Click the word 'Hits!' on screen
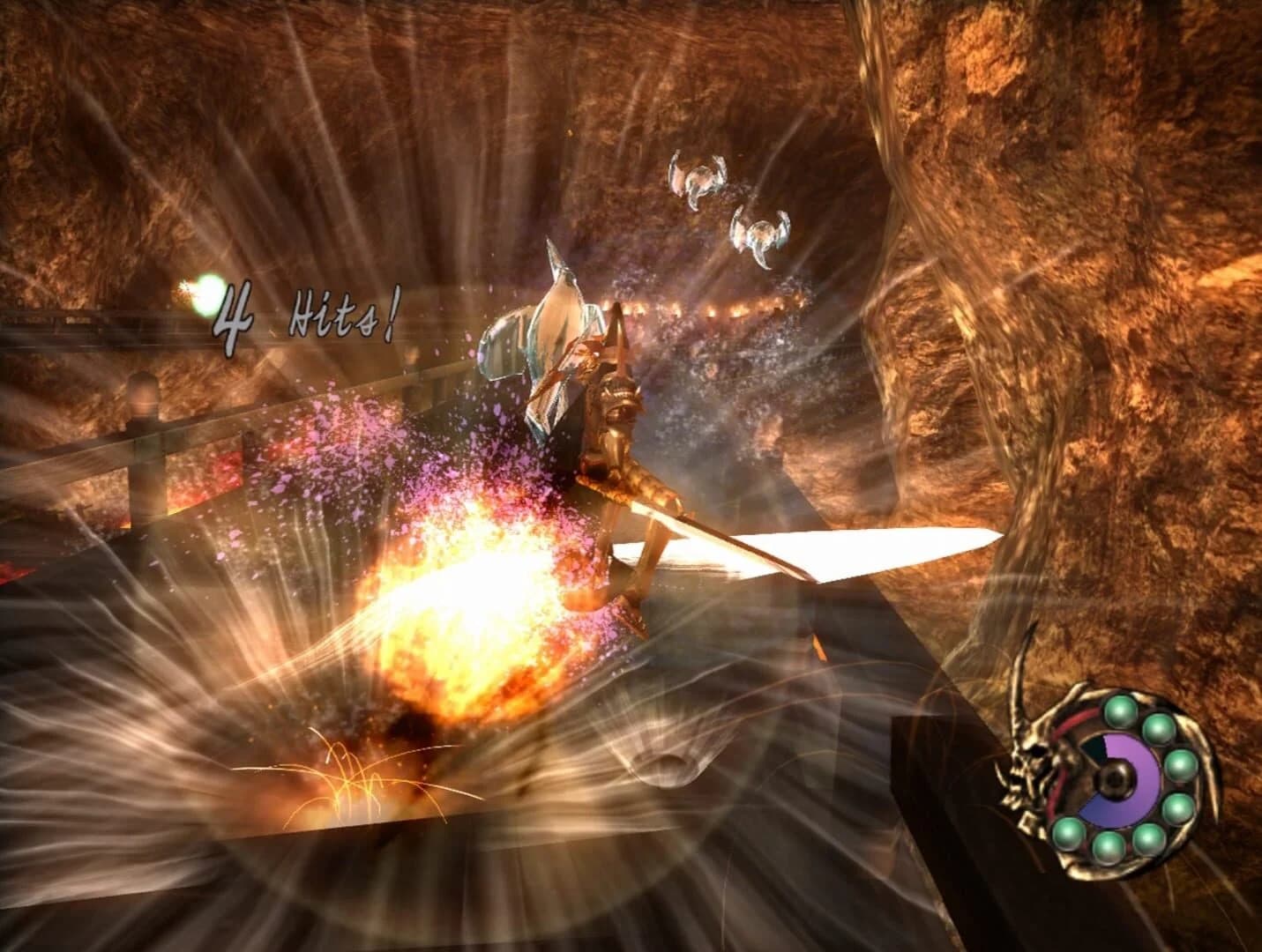The height and width of the screenshot is (952, 1262). coord(346,311)
